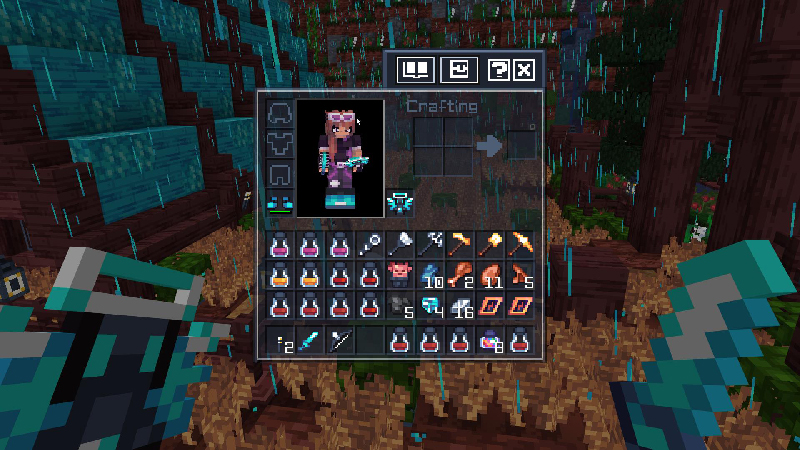Close the inventory window

(523, 69)
